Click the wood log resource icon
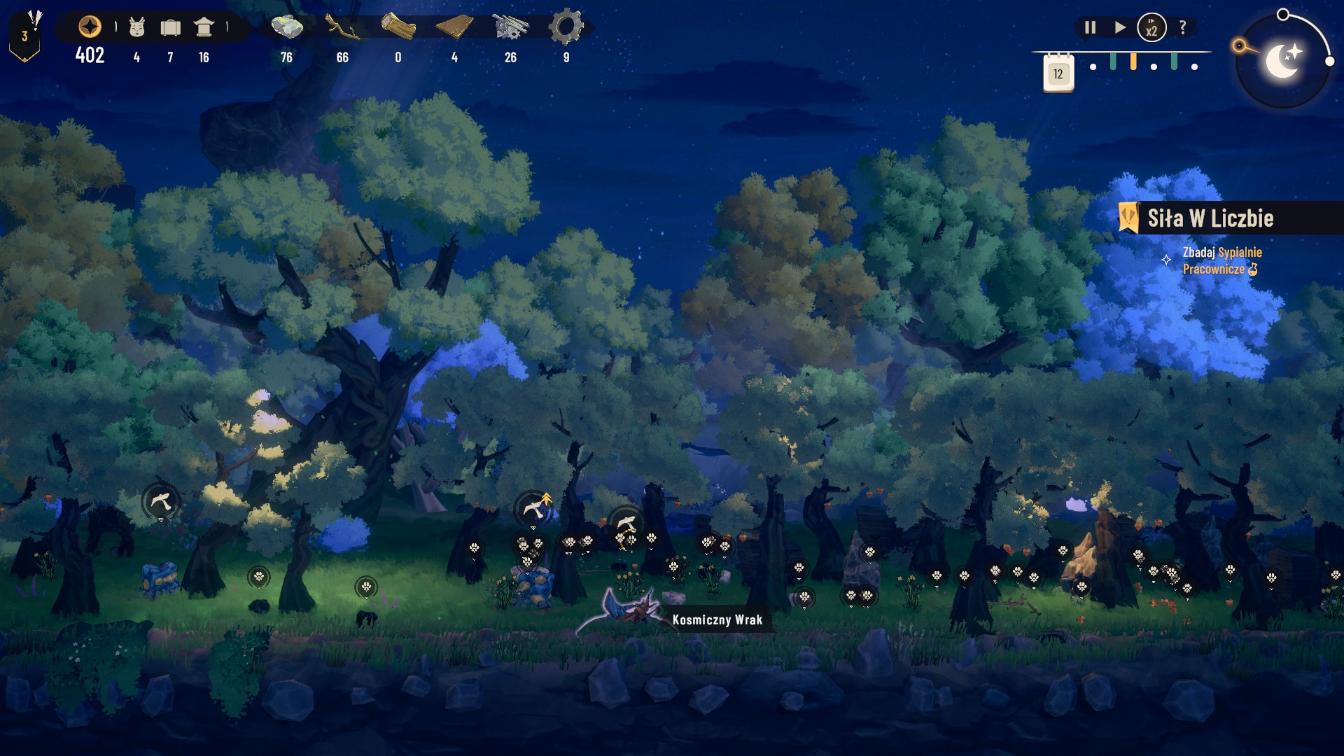The height and width of the screenshot is (756, 1344). [398, 27]
